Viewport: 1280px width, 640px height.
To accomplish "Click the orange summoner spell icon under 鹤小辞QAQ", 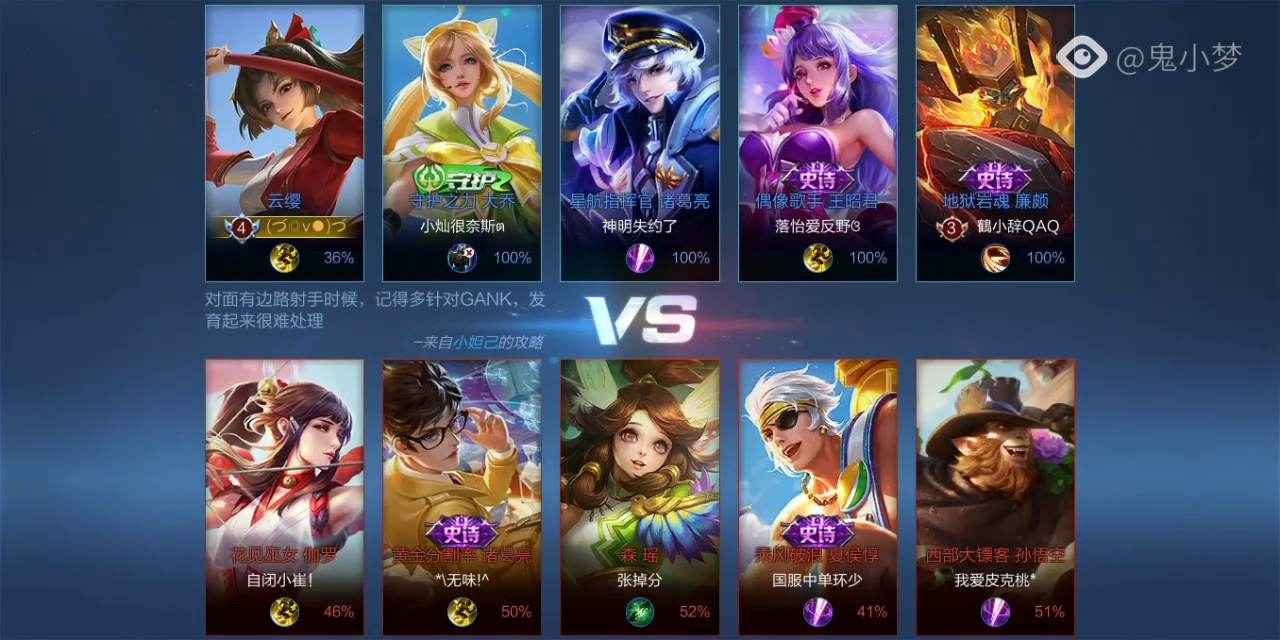I will [x=995, y=258].
